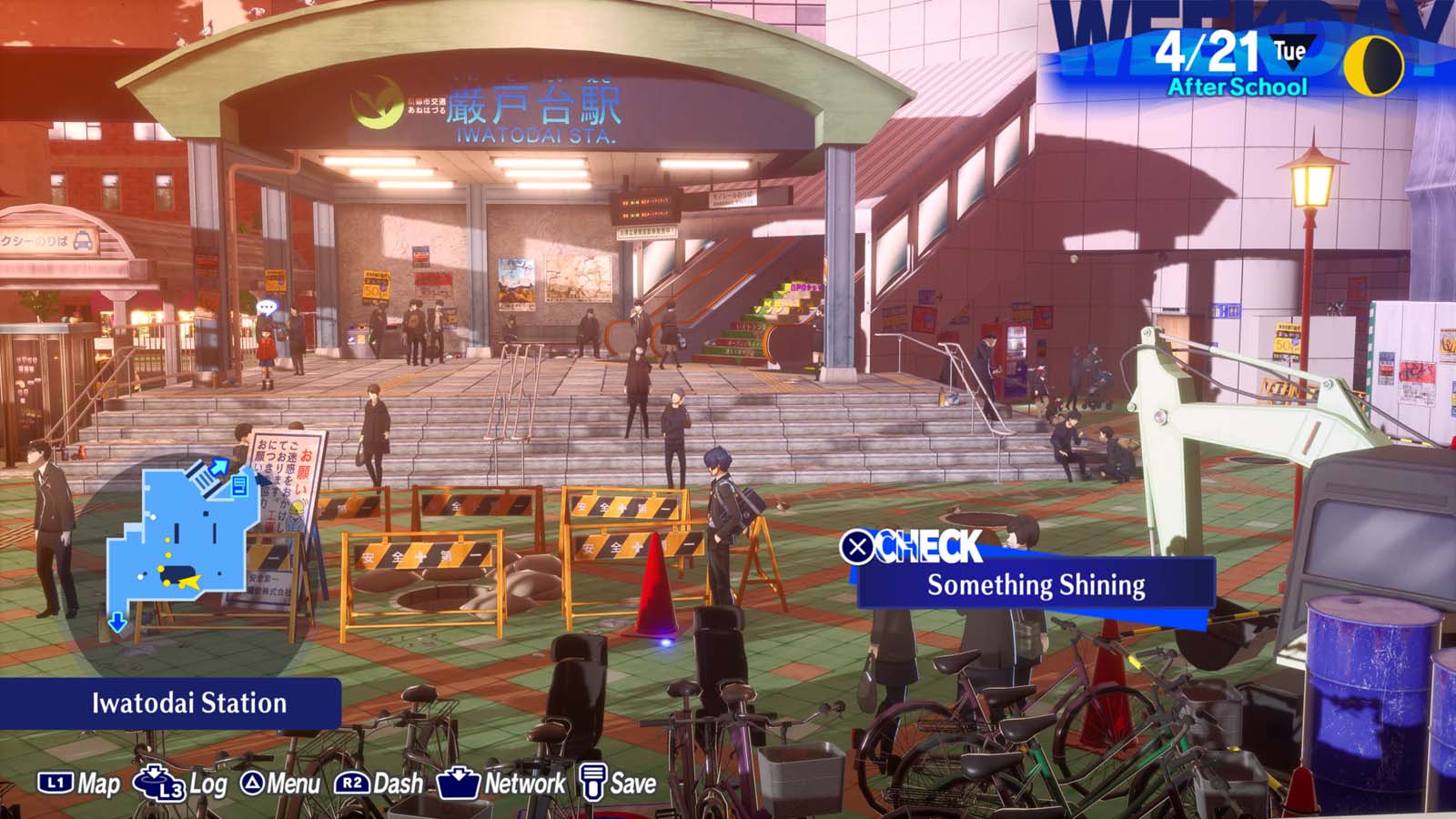The width and height of the screenshot is (1456, 819).
Task: Select the L1 Map icon
Action: pyautogui.click(x=55, y=781)
